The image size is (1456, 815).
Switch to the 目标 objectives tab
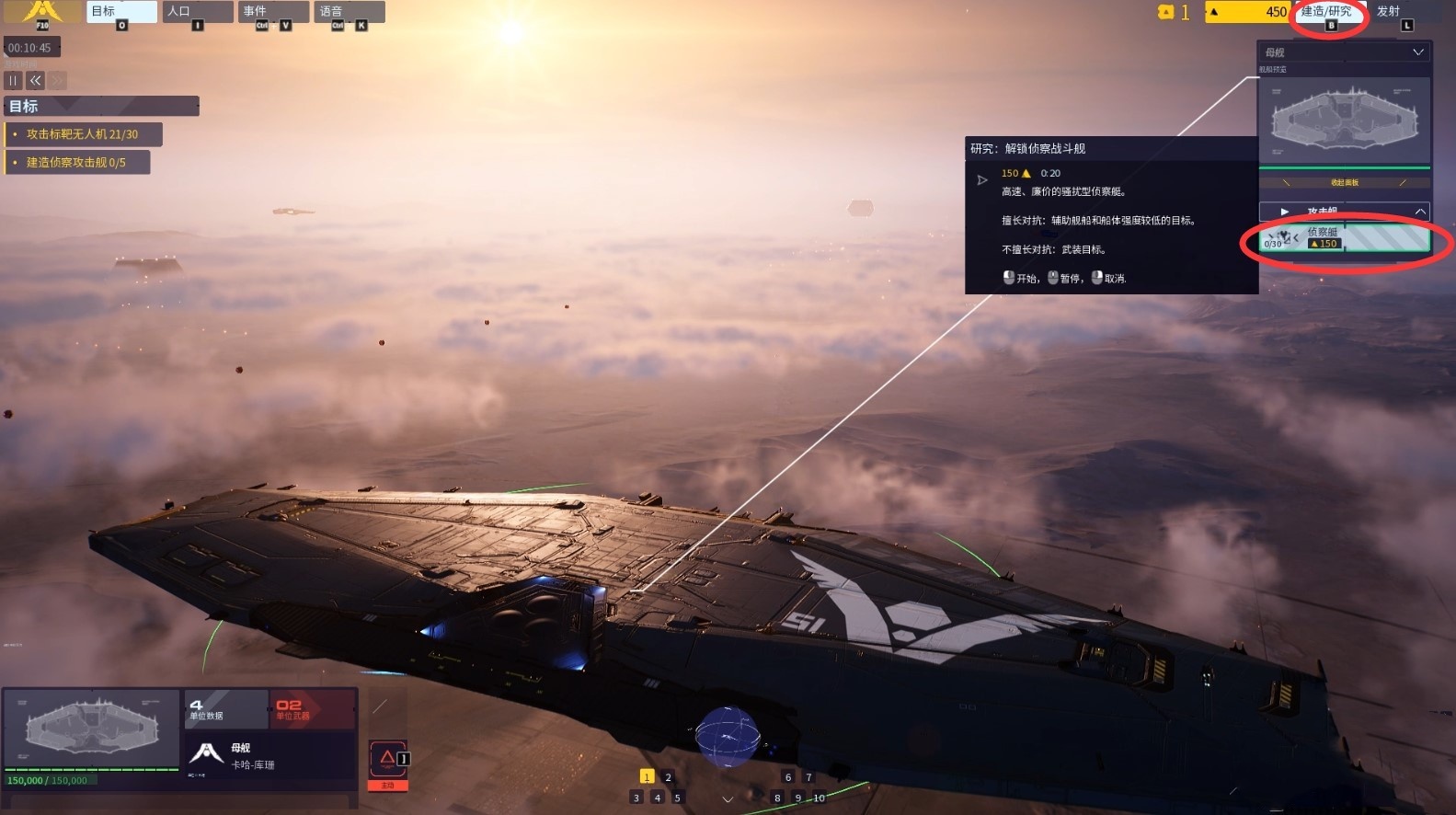(120, 12)
